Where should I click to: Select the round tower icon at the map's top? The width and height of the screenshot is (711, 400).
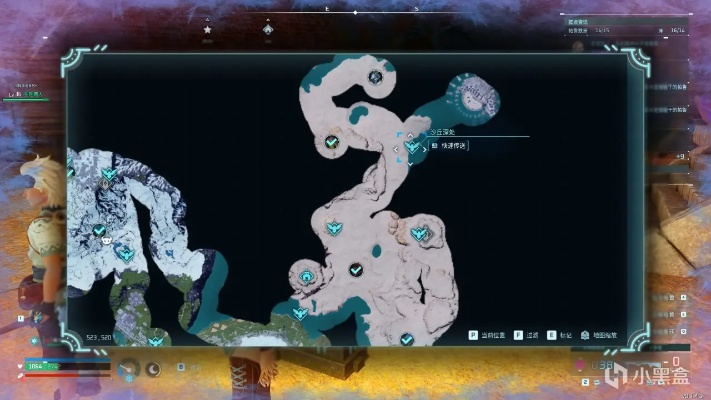click(x=375, y=77)
